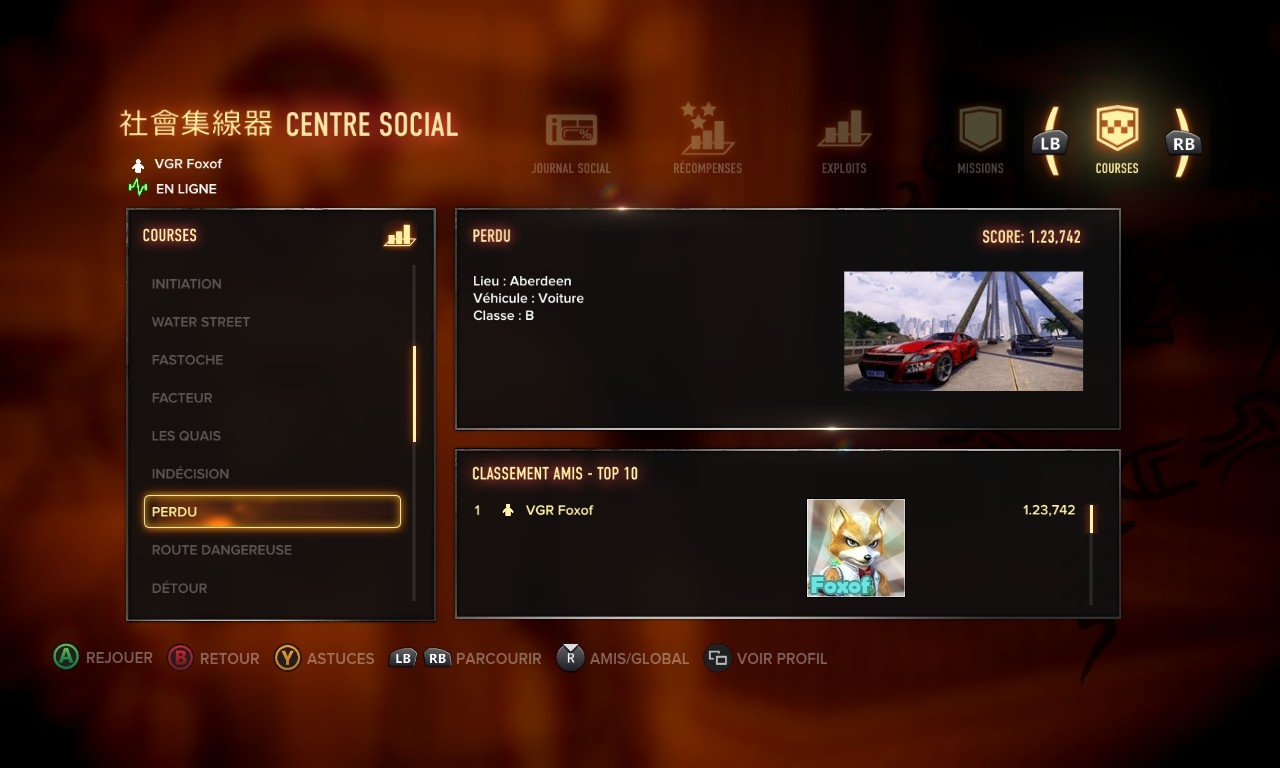Click the Perdu race preview image
This screenshot has width=1280, height=768.
963,331
